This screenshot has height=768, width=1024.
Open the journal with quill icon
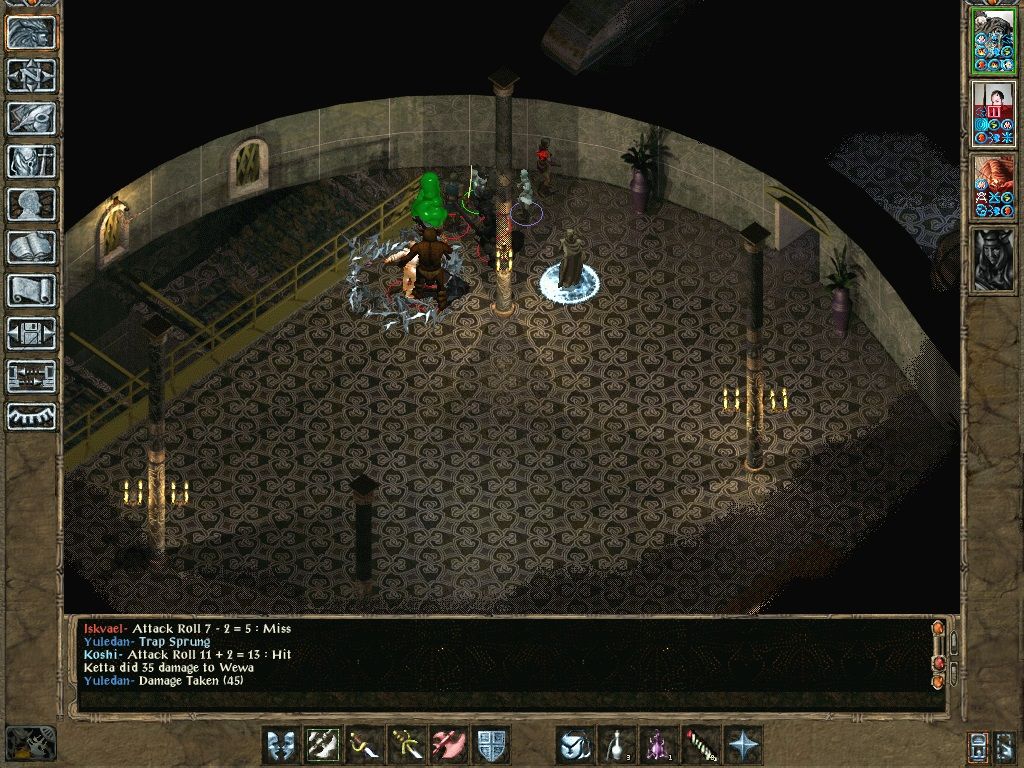click(32, 118)
